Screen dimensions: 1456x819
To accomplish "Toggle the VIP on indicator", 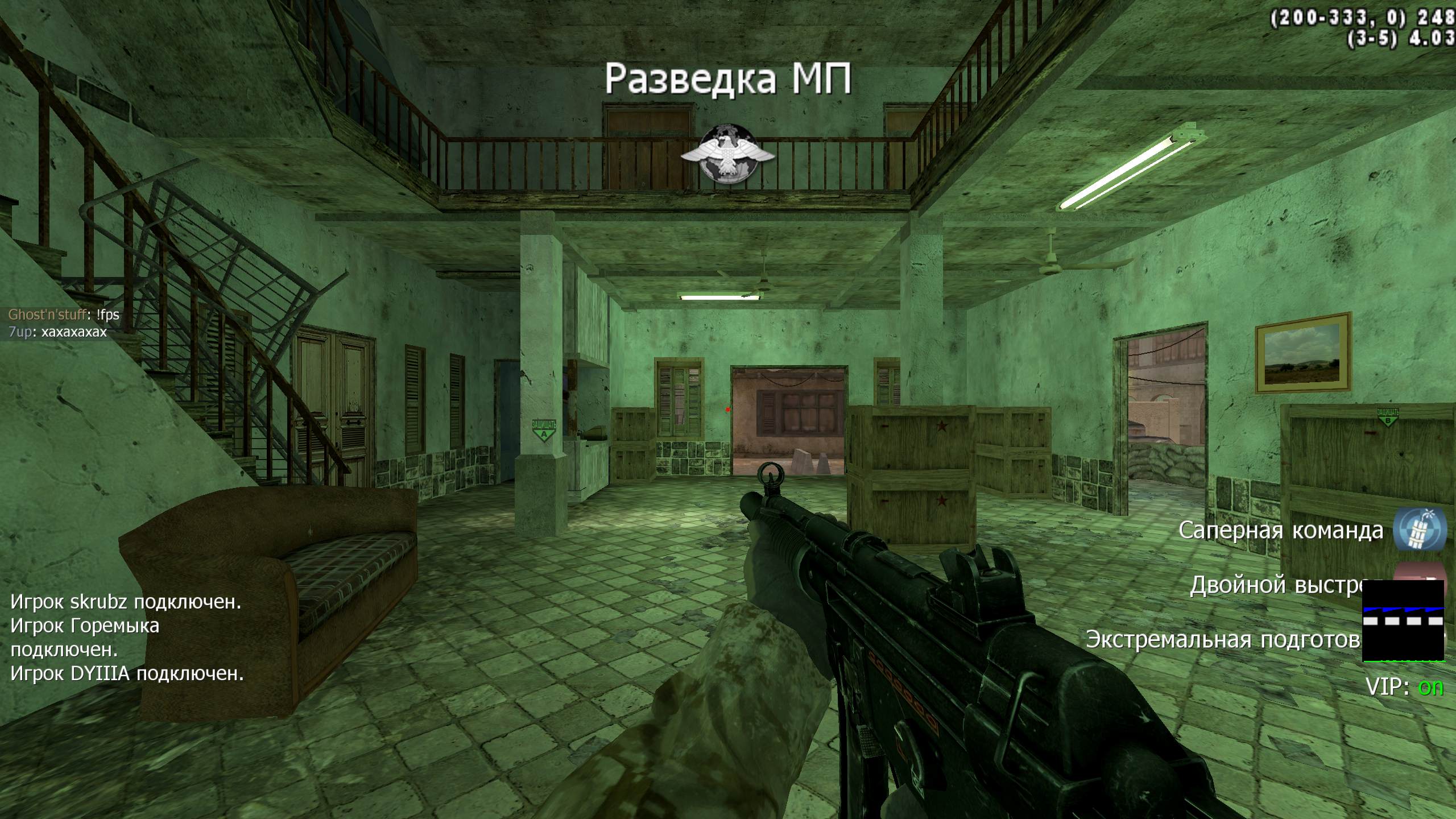I will [1430, 688].
